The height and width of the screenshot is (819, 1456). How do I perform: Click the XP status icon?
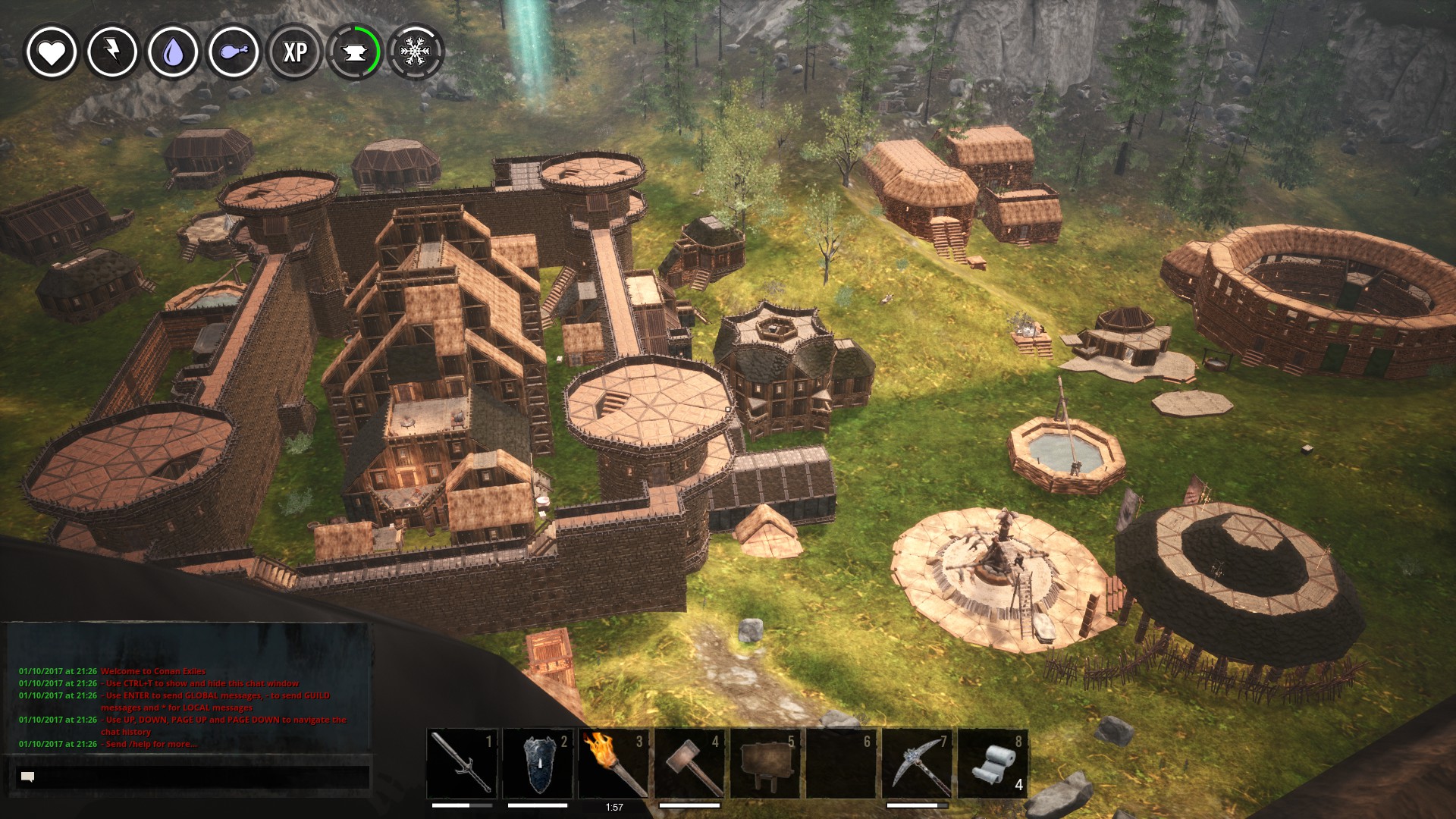click(x=294, y=52)
